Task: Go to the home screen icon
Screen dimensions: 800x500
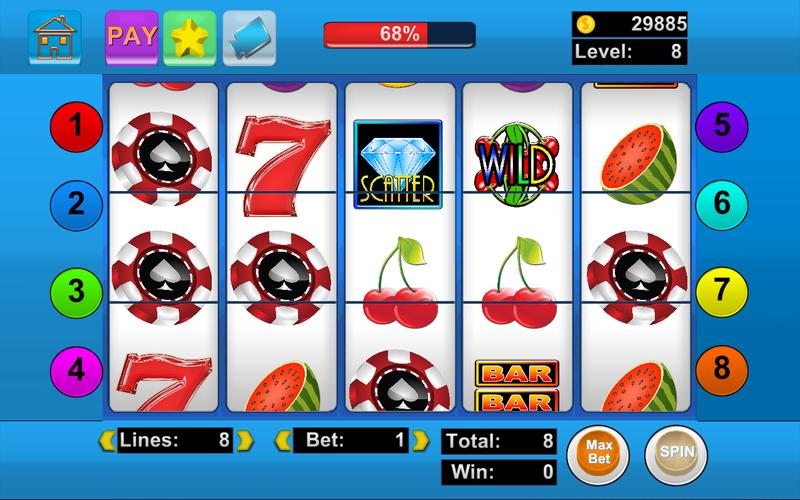Action: tap(55, 37)
